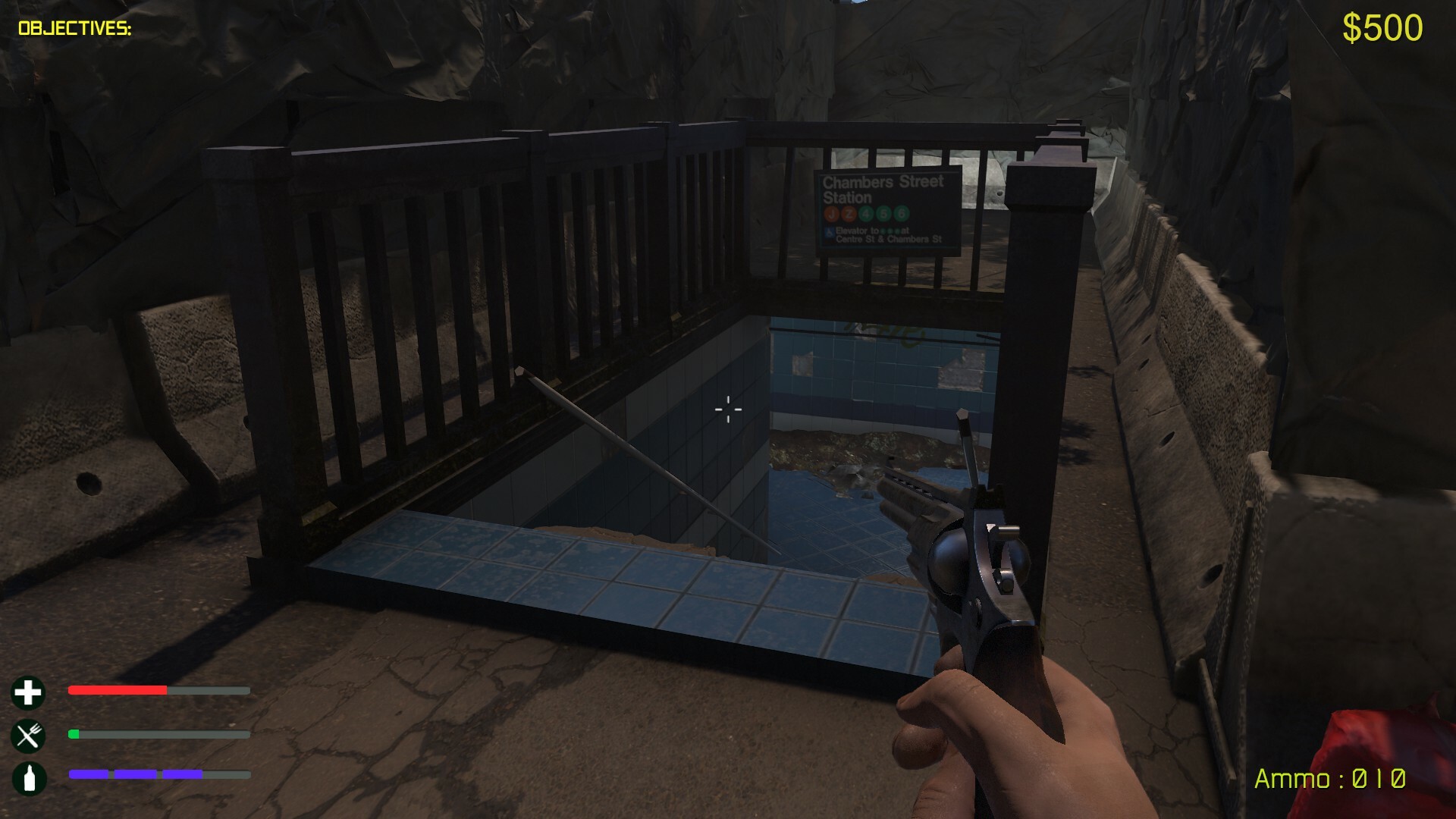This screenshot has height=819, width=1456.
Task: Click the bottle thirst icon
Action: 28,776
